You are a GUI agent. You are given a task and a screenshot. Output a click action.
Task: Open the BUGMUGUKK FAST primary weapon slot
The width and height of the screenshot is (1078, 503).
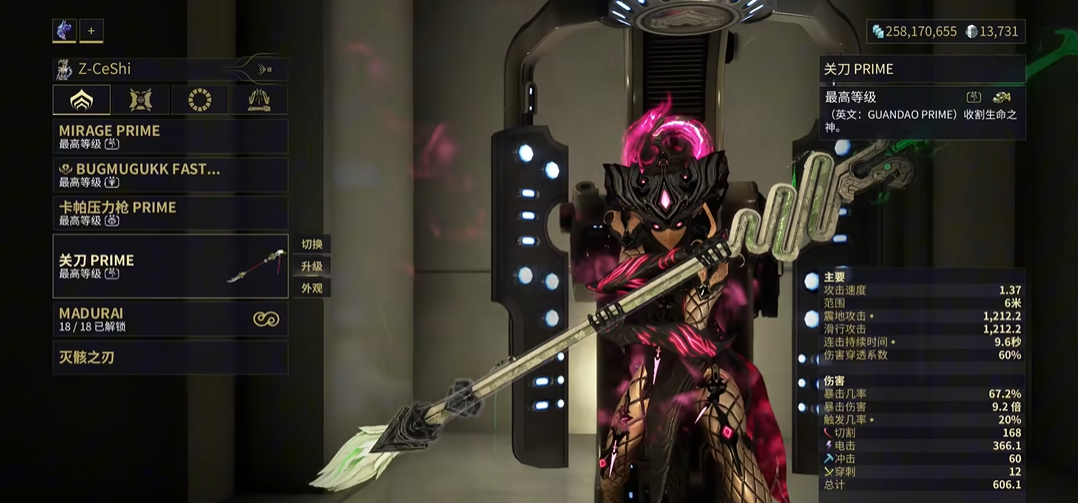tap(170, 175)
